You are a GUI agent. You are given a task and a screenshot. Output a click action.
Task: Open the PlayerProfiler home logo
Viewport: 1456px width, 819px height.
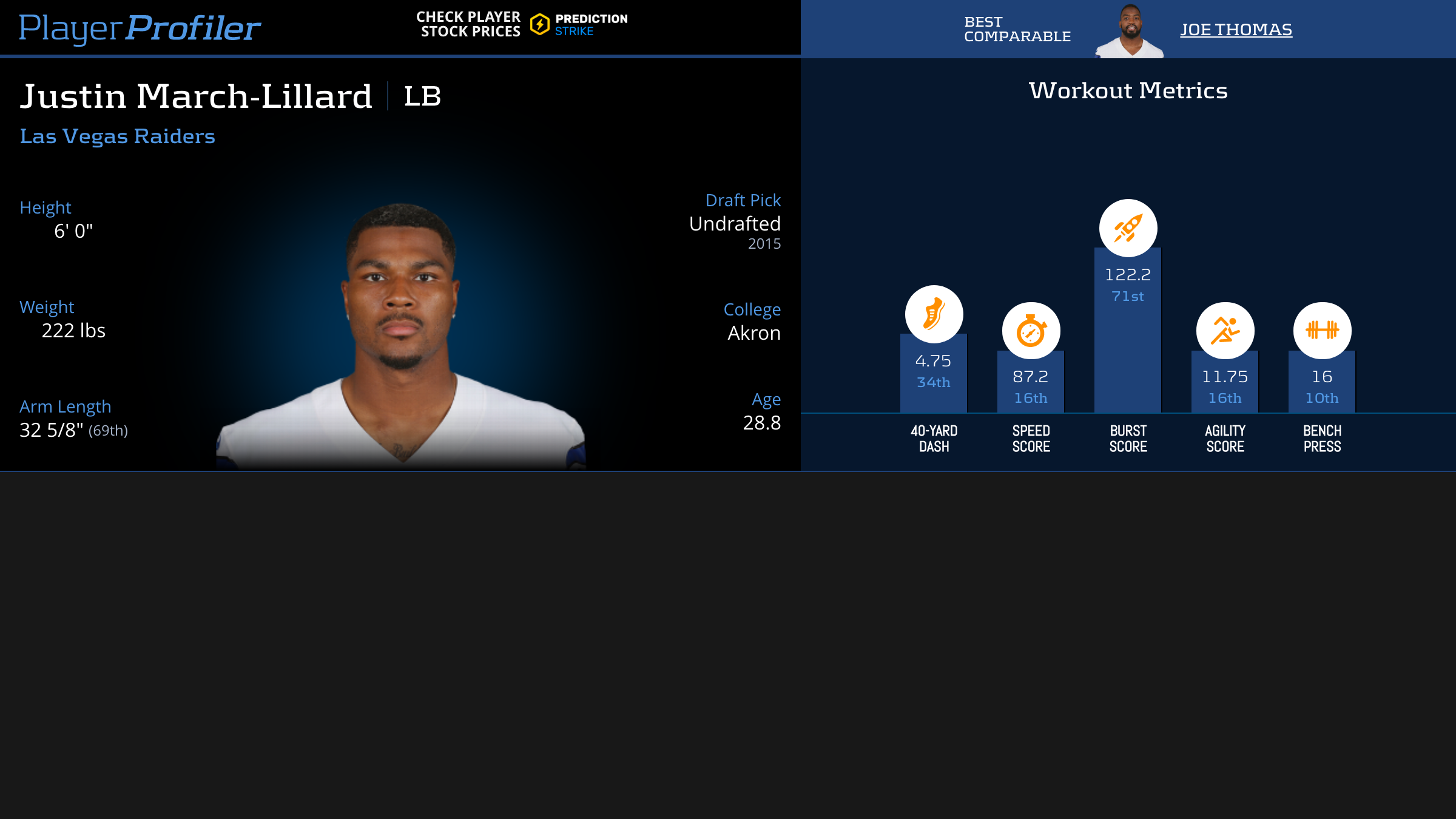point(140,28)
